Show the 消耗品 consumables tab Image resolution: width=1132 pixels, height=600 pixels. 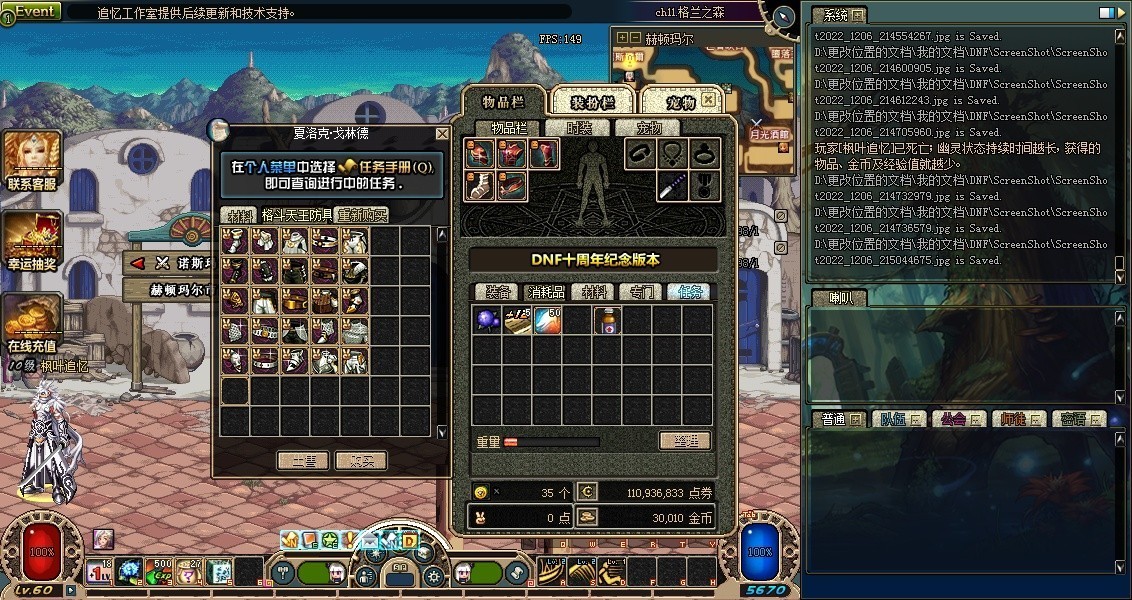[546, 292]
